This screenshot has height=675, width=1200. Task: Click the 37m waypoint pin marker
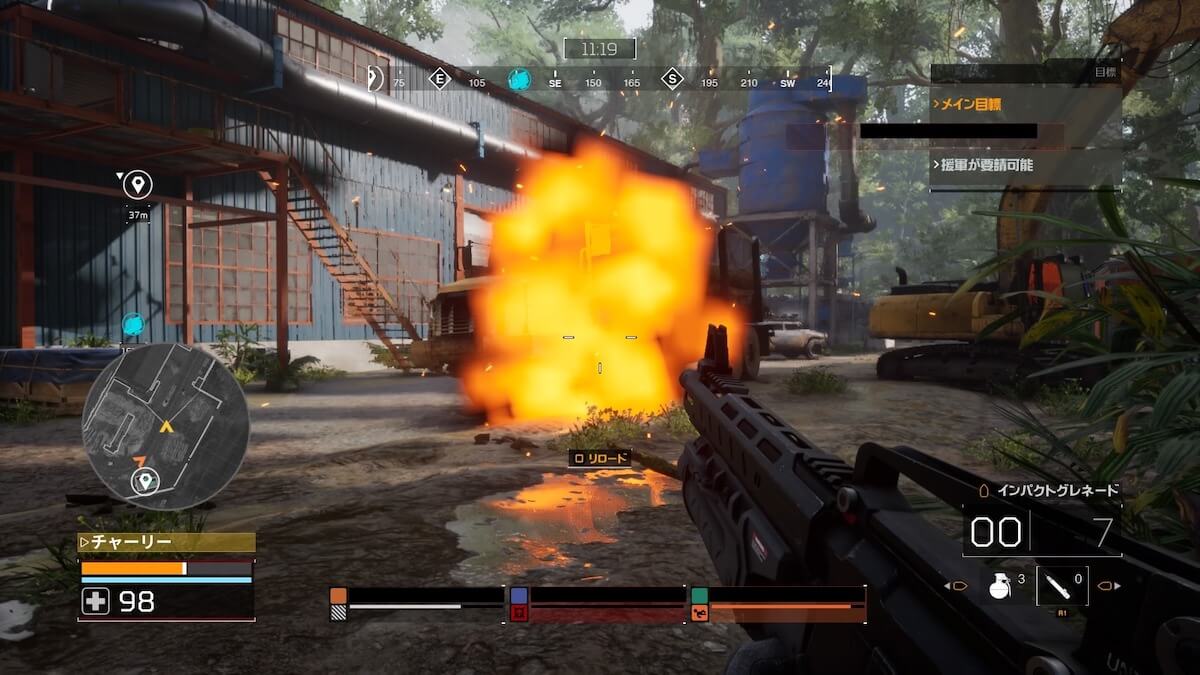click(x=137, y=184)
